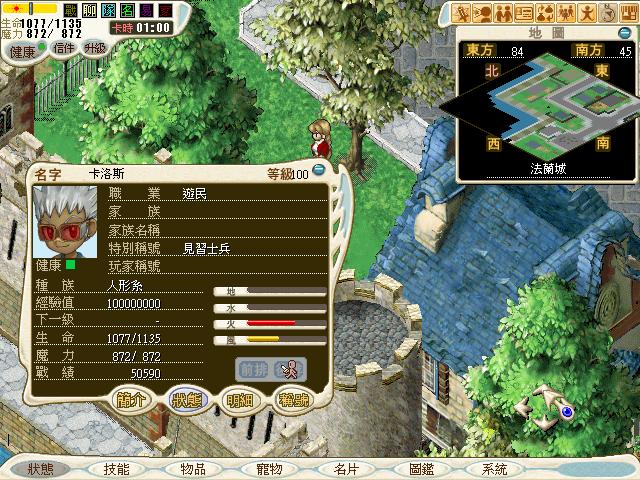Switch to the 簡介 profile tab

point(136,399)
